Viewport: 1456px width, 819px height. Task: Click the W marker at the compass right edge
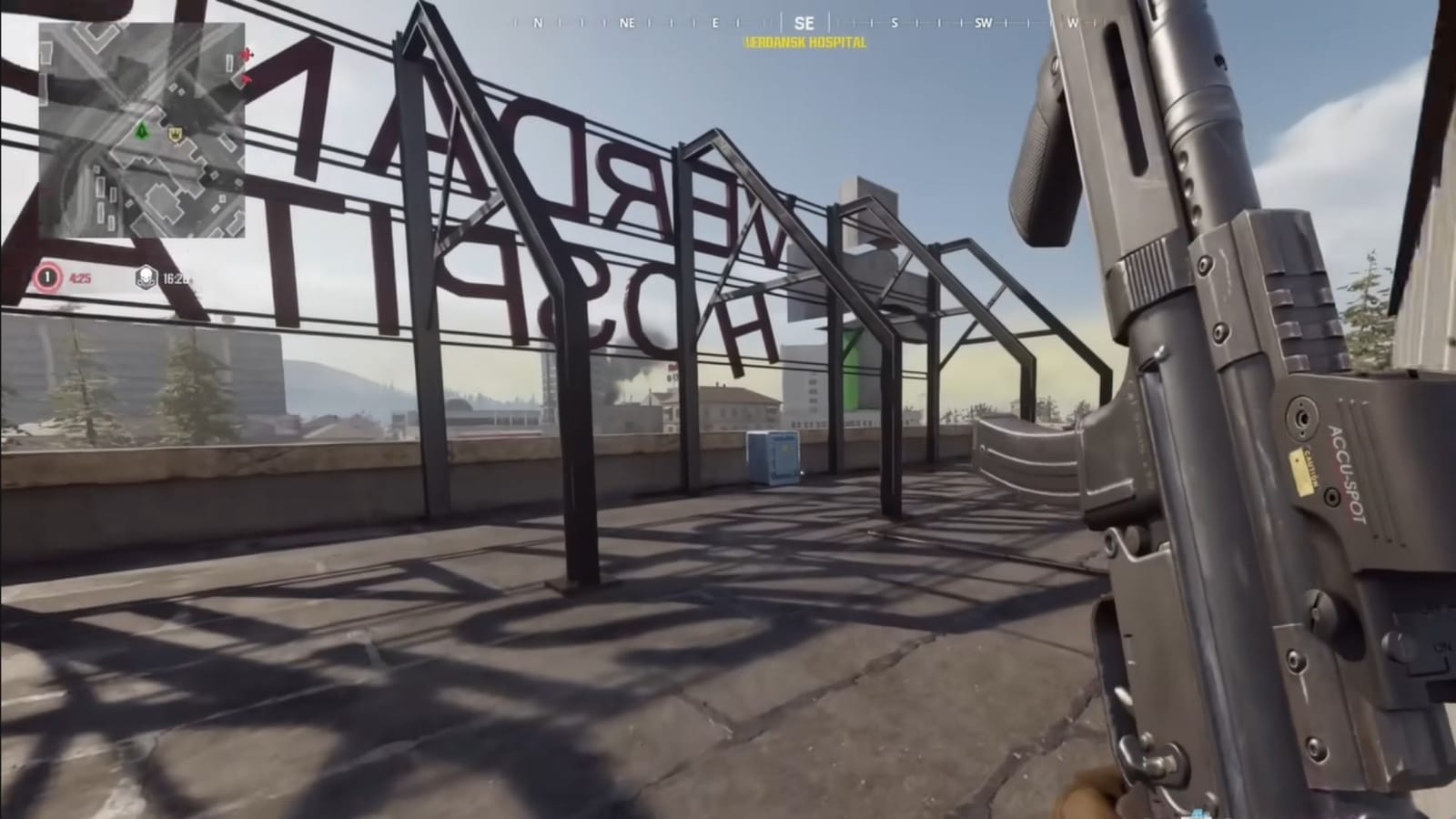point(1074,24)
